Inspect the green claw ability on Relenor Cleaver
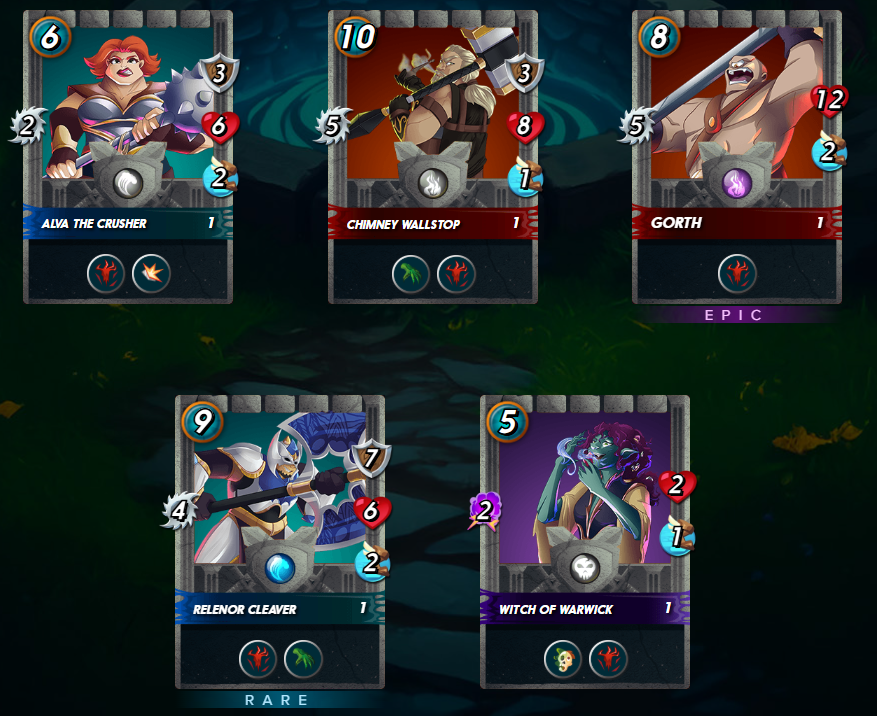The image size is (877, 716). (303, 658)
